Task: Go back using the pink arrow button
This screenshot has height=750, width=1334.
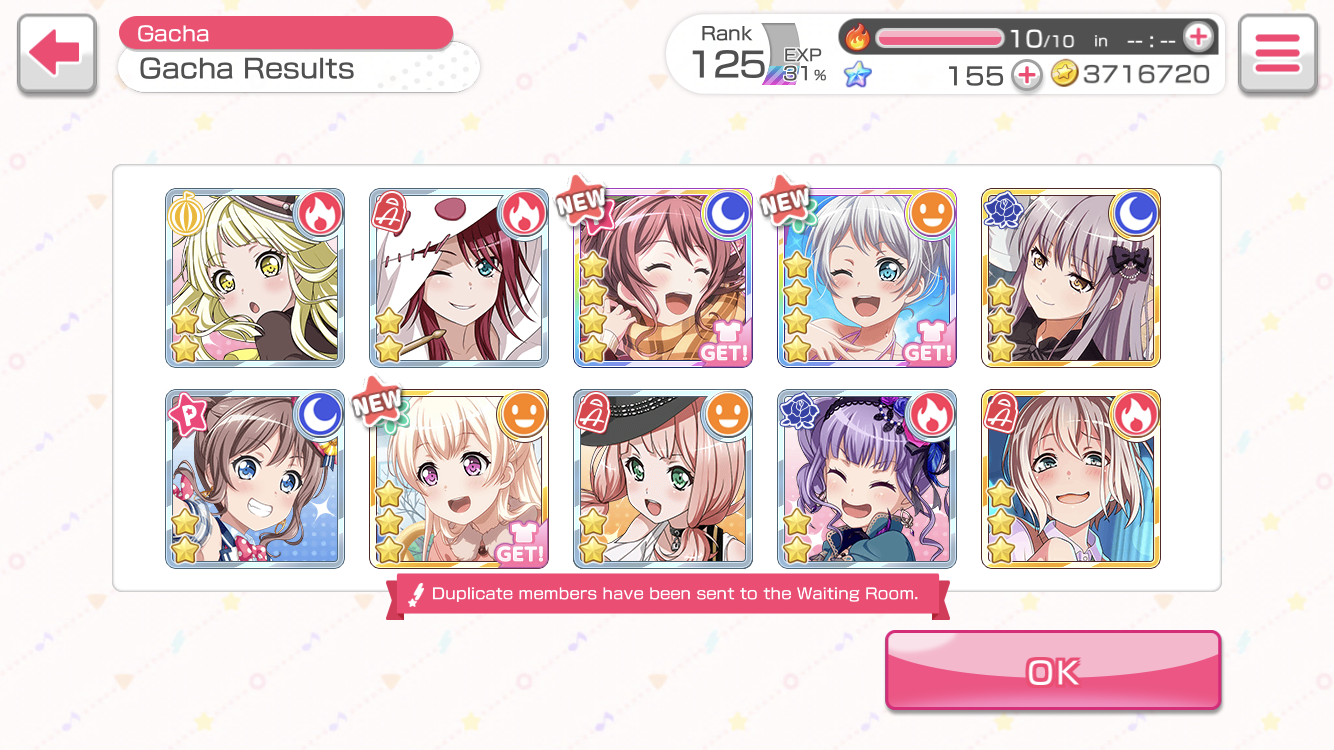Action: click(56, 54)
